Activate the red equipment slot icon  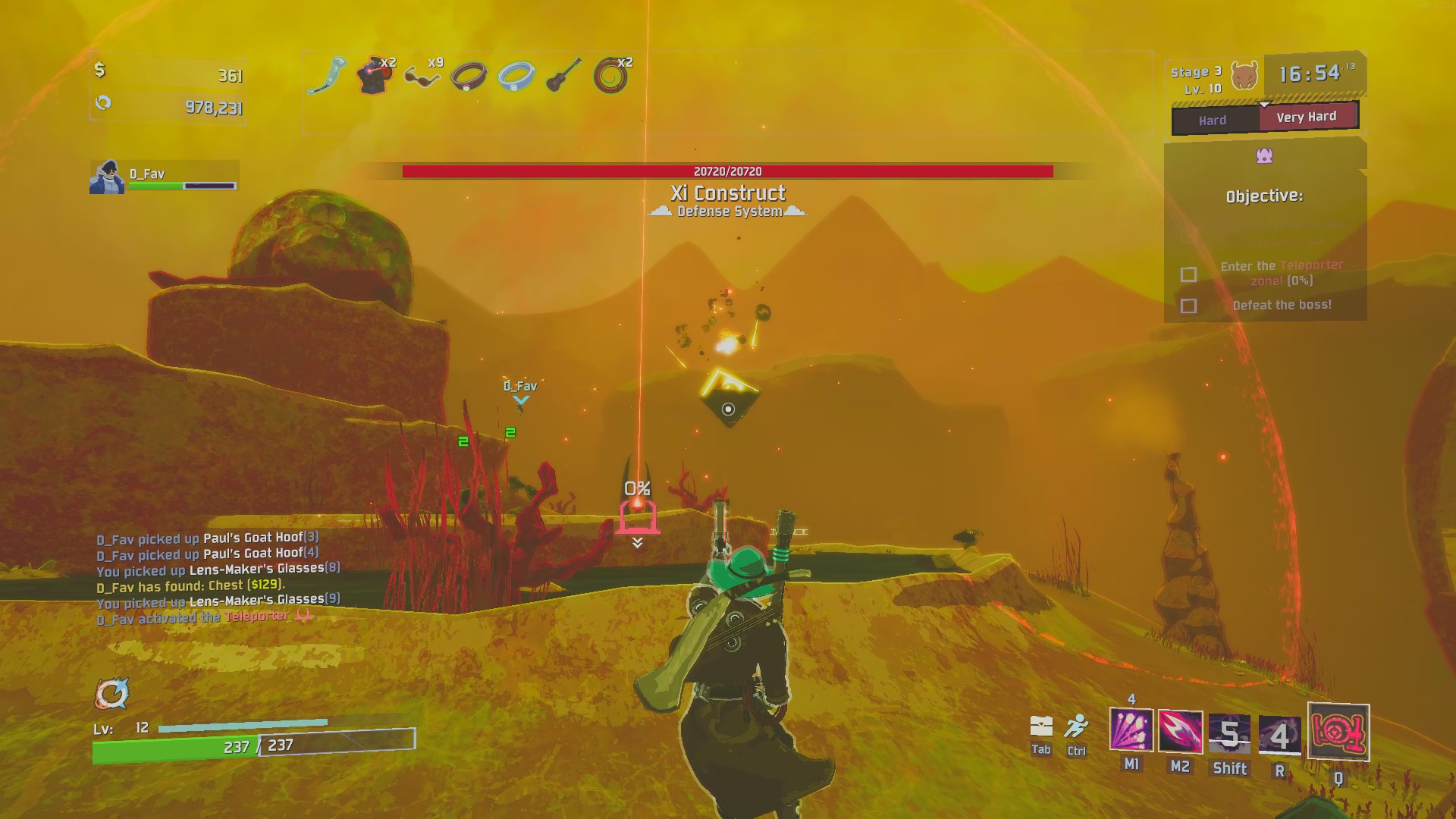[1338, 733]
